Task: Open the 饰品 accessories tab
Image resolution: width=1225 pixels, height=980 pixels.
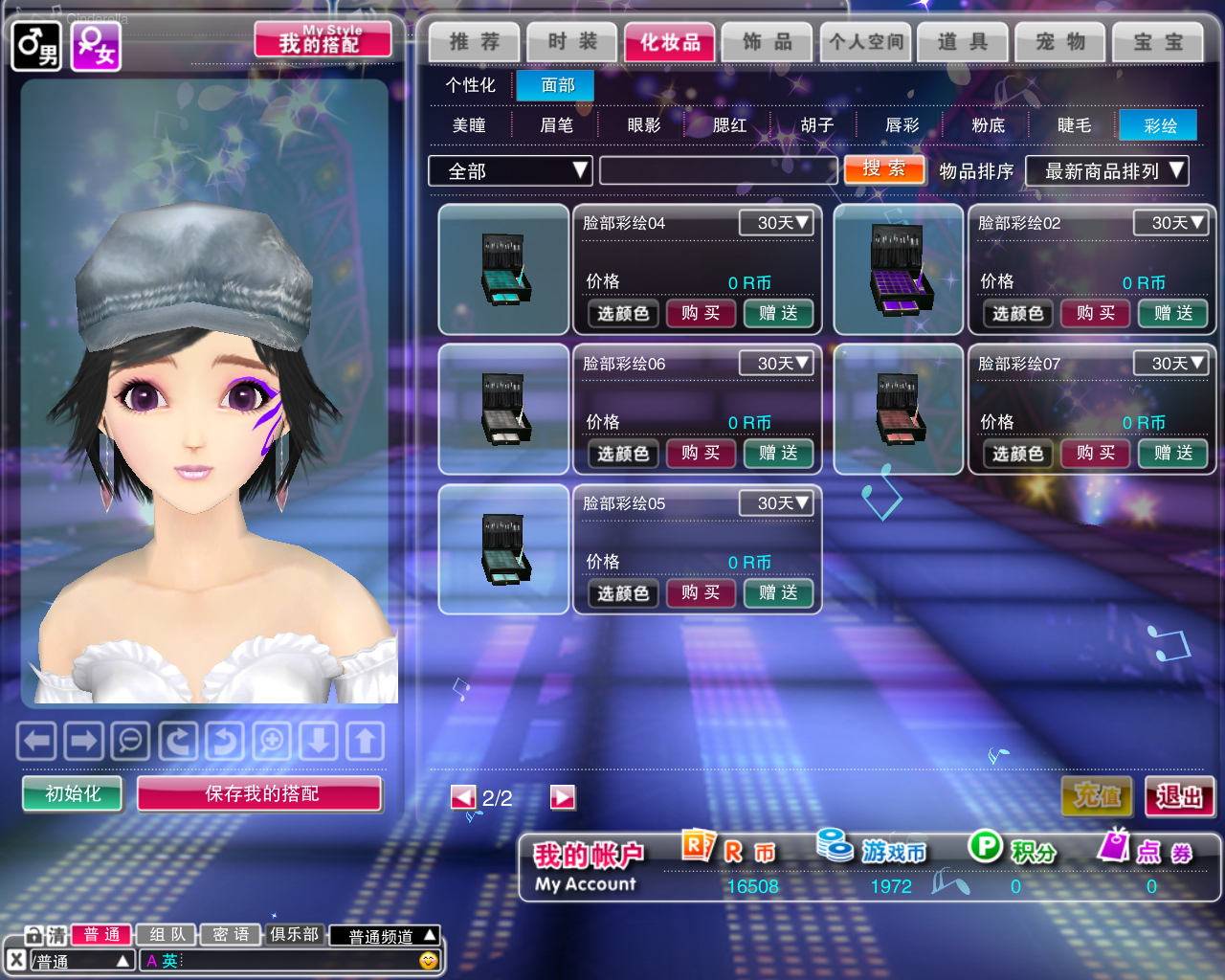Action: [768, 42]
